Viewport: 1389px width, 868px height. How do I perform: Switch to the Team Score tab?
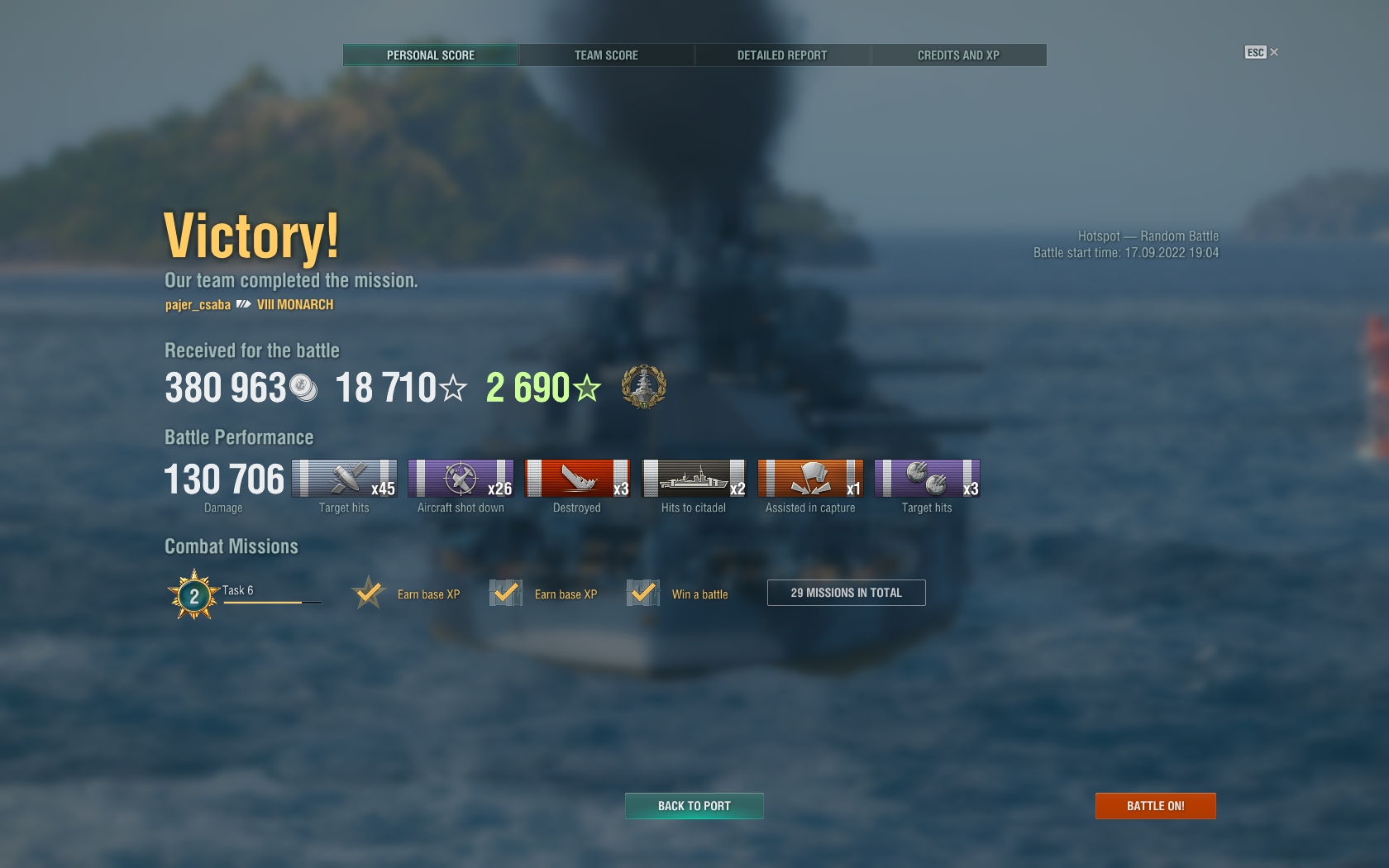tap(606, 55)
